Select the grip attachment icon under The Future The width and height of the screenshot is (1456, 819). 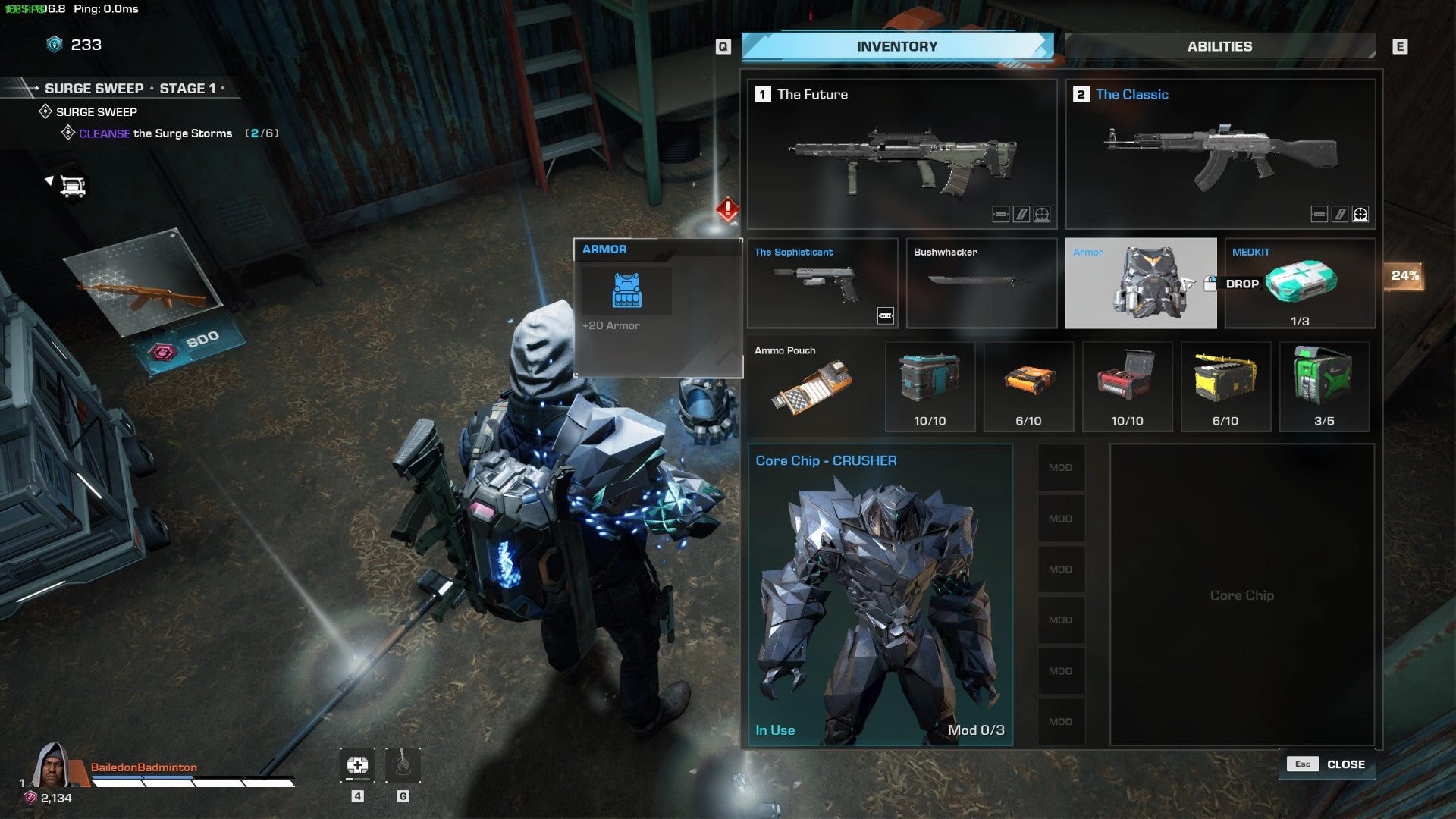1021,215
